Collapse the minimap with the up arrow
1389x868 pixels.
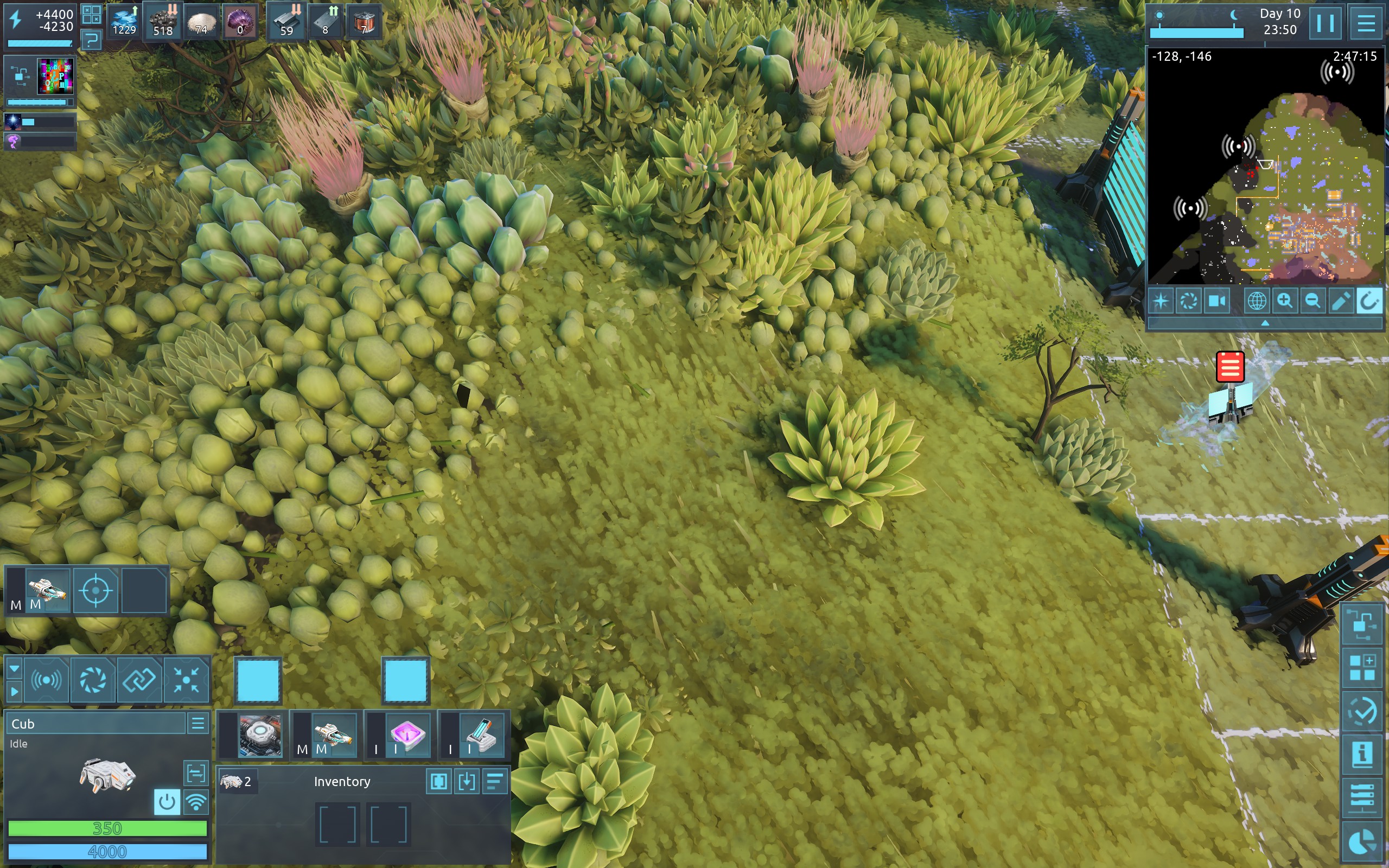point(1264,323)
